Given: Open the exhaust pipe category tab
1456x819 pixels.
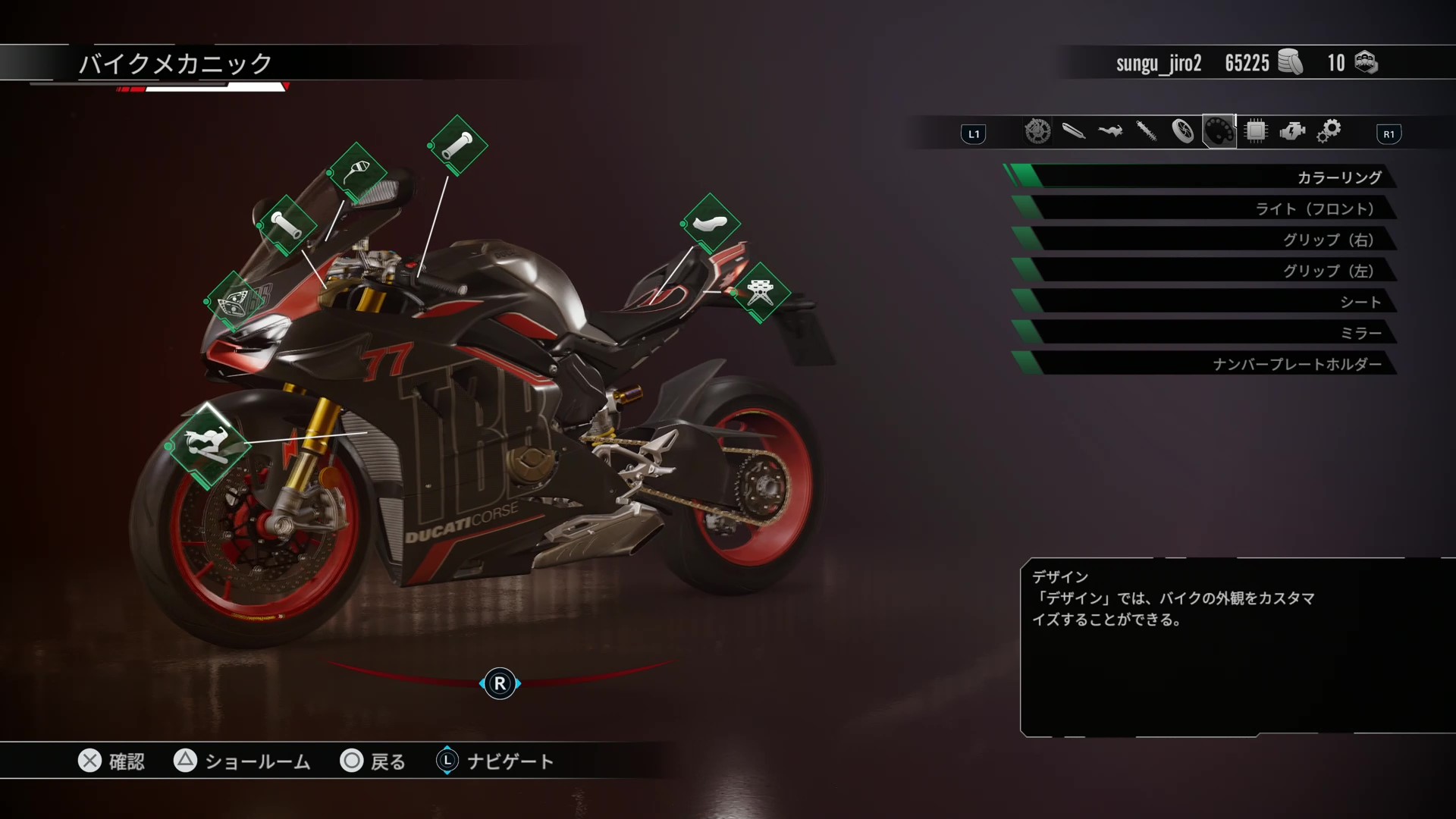Looking at the screenshot, I should click(1074, 132).
